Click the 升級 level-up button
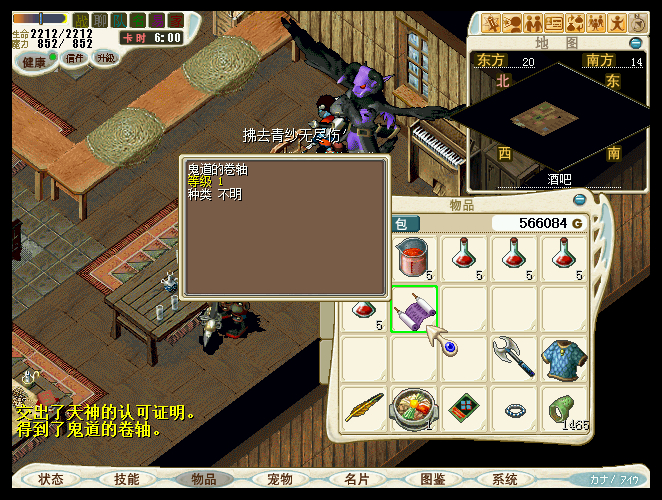662x500 pixels. [105, 58]
